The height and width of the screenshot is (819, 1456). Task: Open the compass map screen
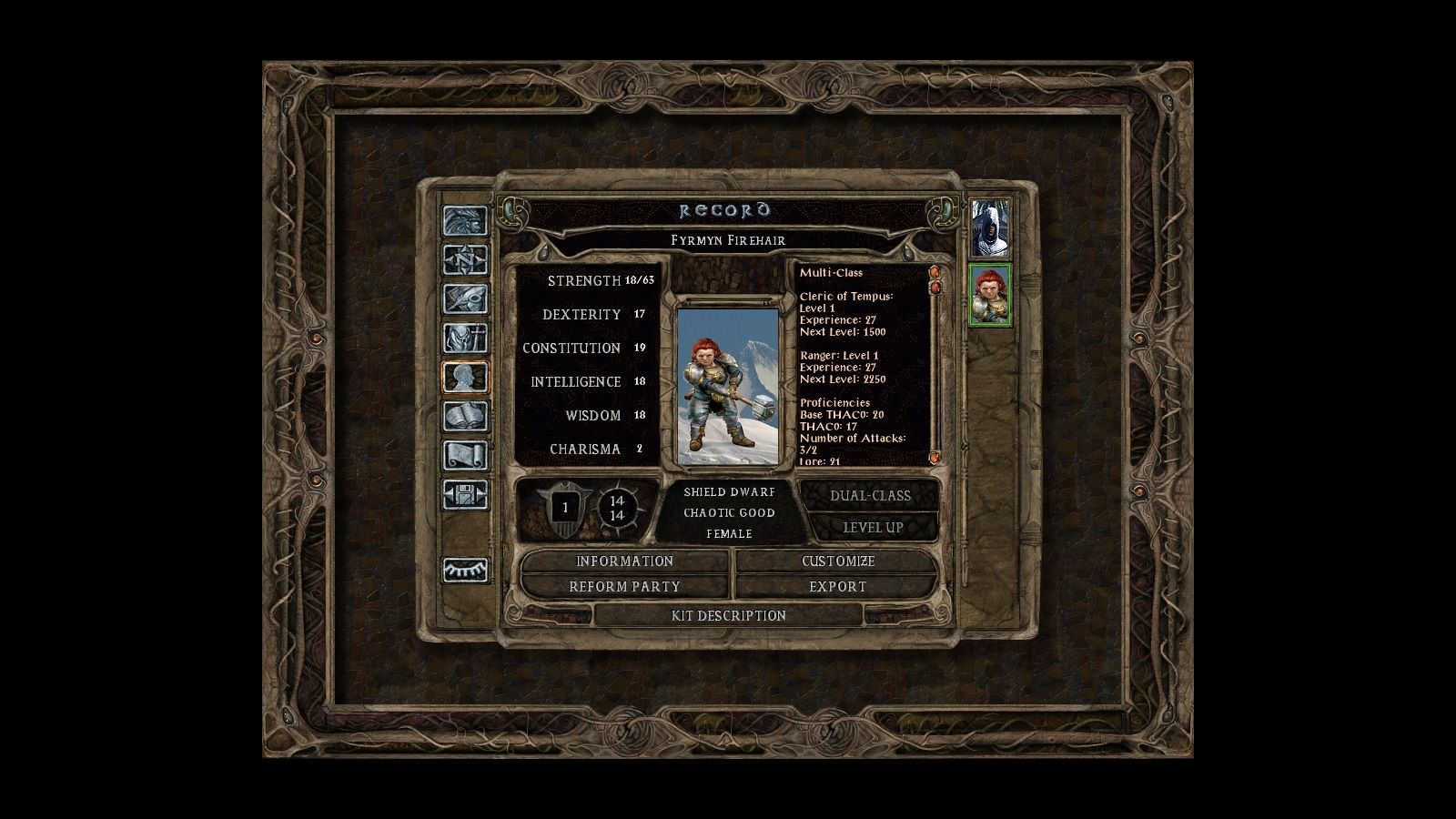click(465, 260)
